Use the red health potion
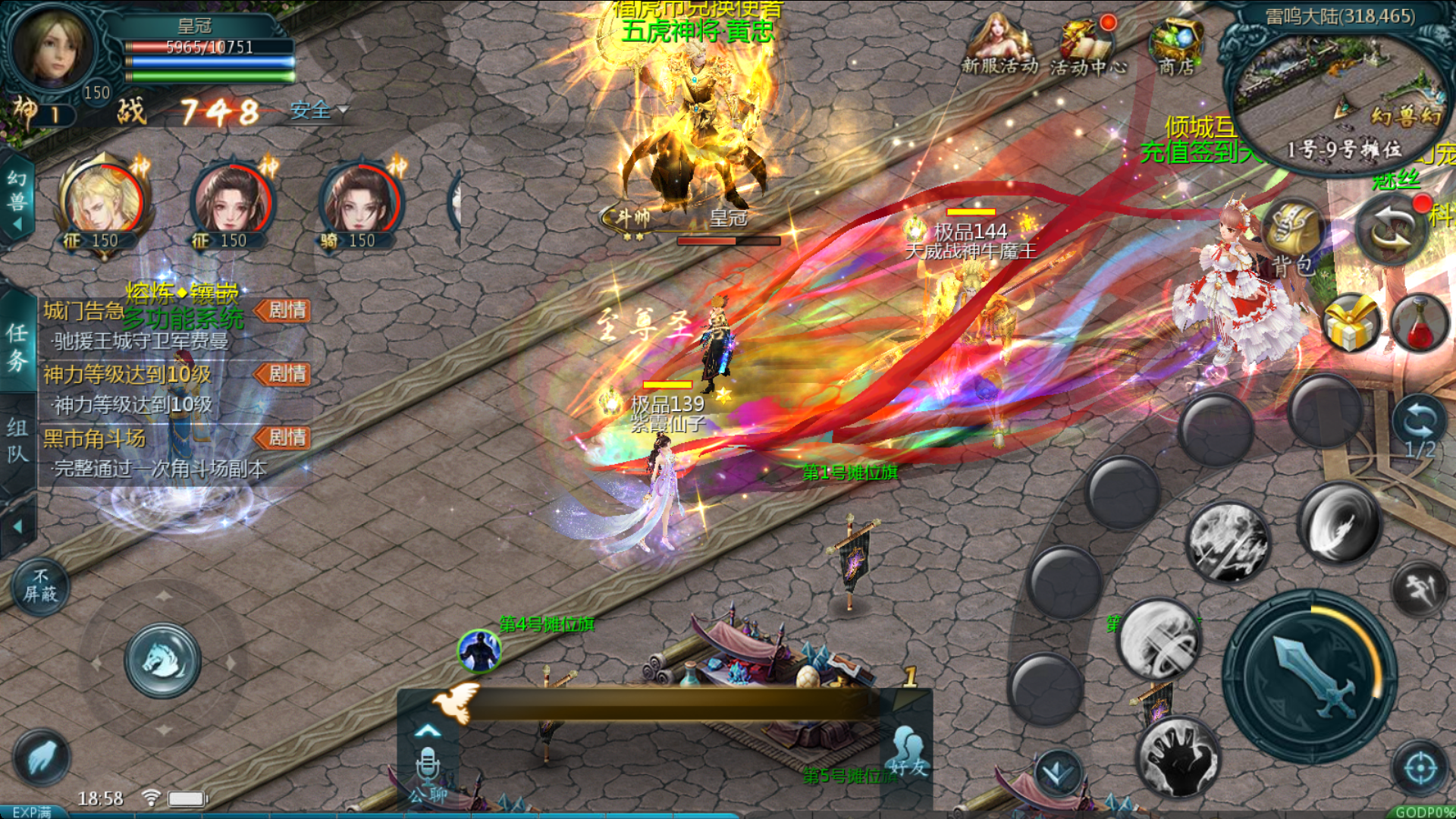This screenshot has width=1456, height=819. point(1420,324)
